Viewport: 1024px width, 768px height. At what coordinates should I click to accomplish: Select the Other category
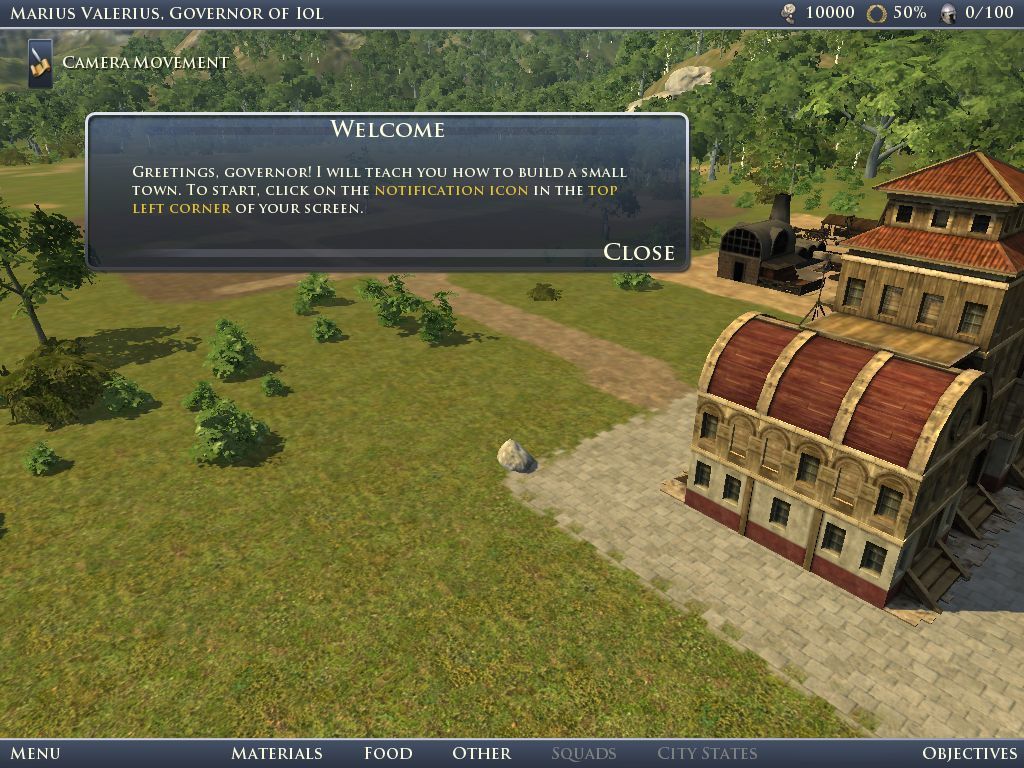pos(481,753)
